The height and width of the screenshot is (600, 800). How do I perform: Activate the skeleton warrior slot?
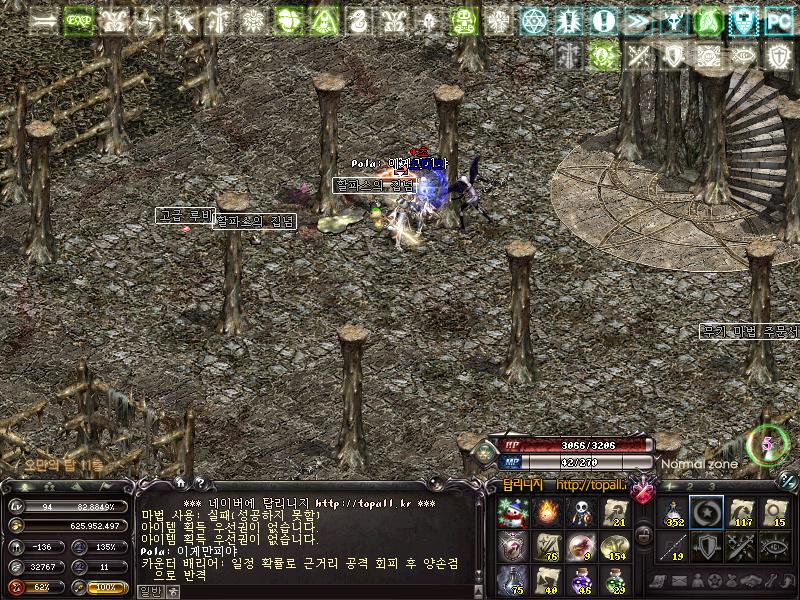[580, 514]
